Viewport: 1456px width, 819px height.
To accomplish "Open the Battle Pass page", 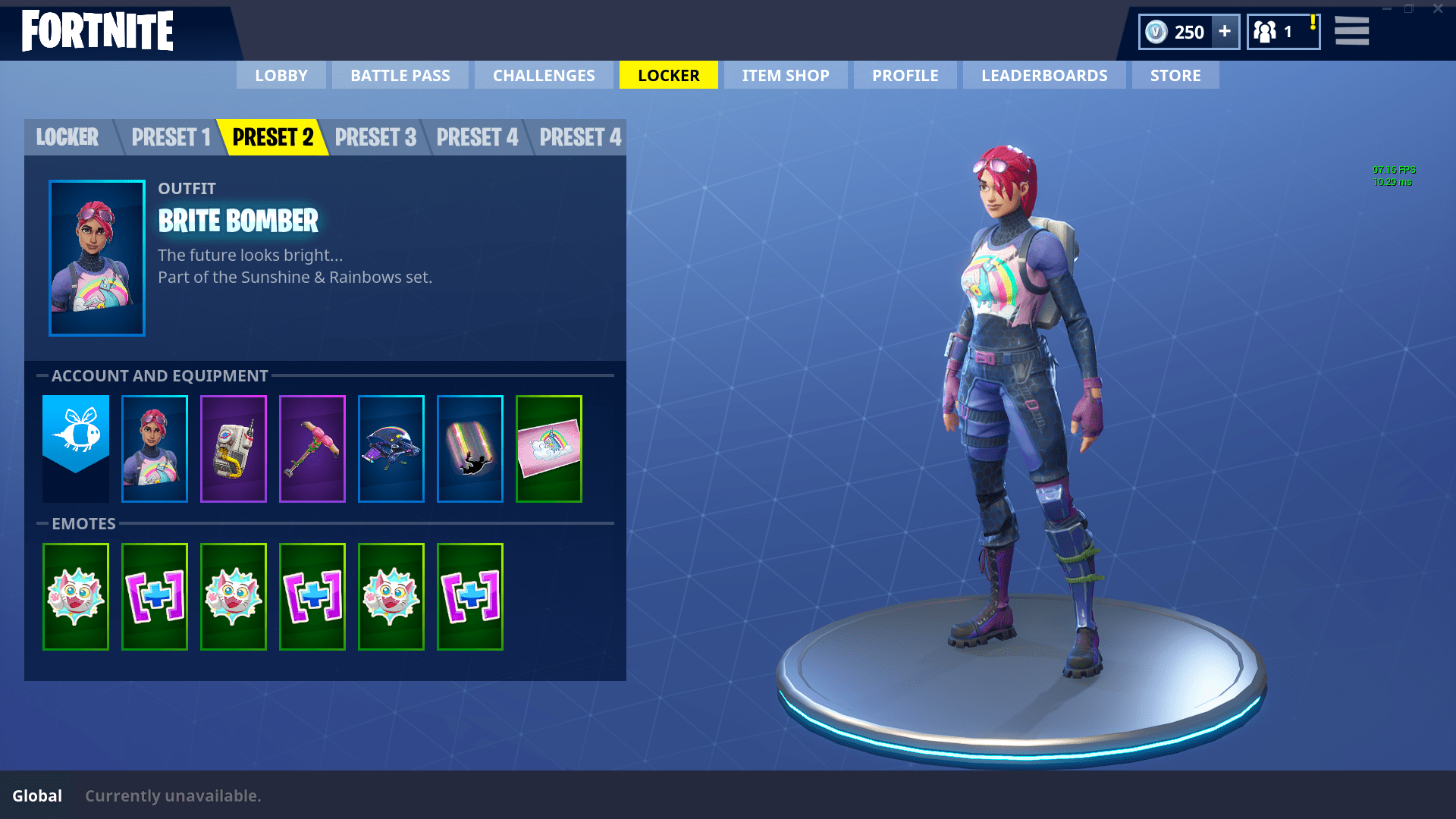I will (x=400, y=75).
